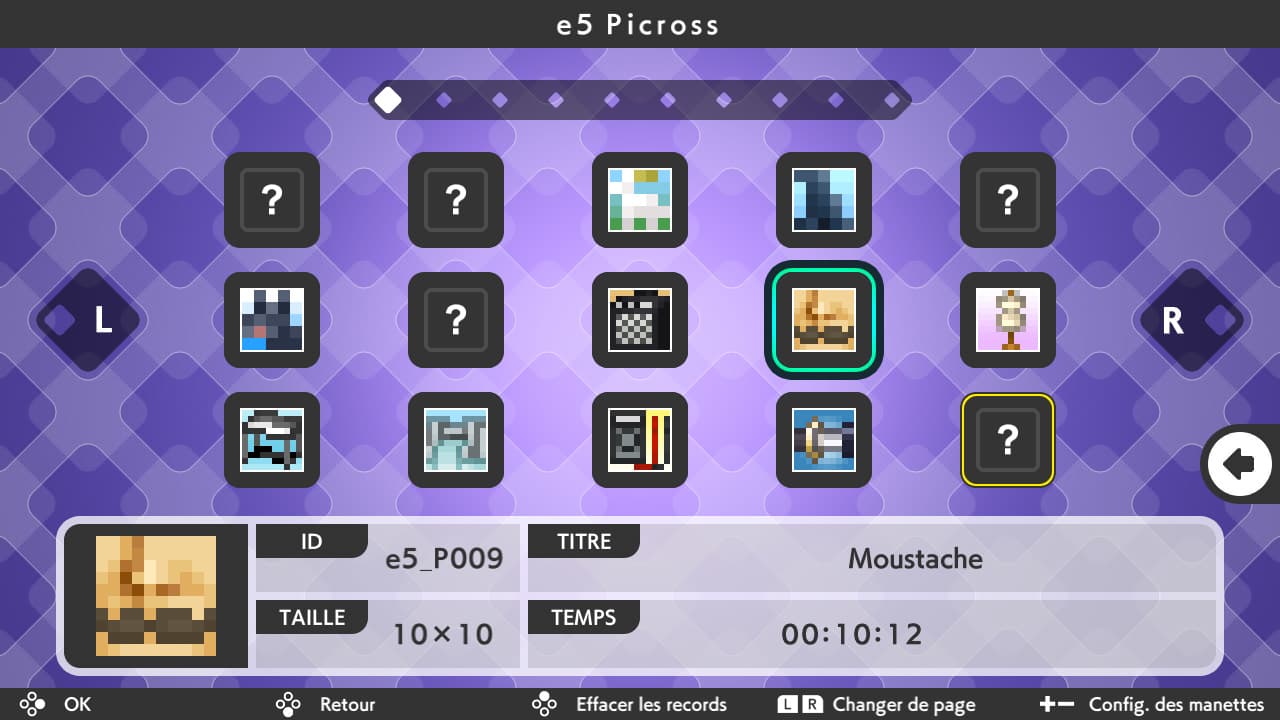This screenshot has height=720, width=1280.
Task: Activate Retour to go back
Action: (x=345, y=704)
